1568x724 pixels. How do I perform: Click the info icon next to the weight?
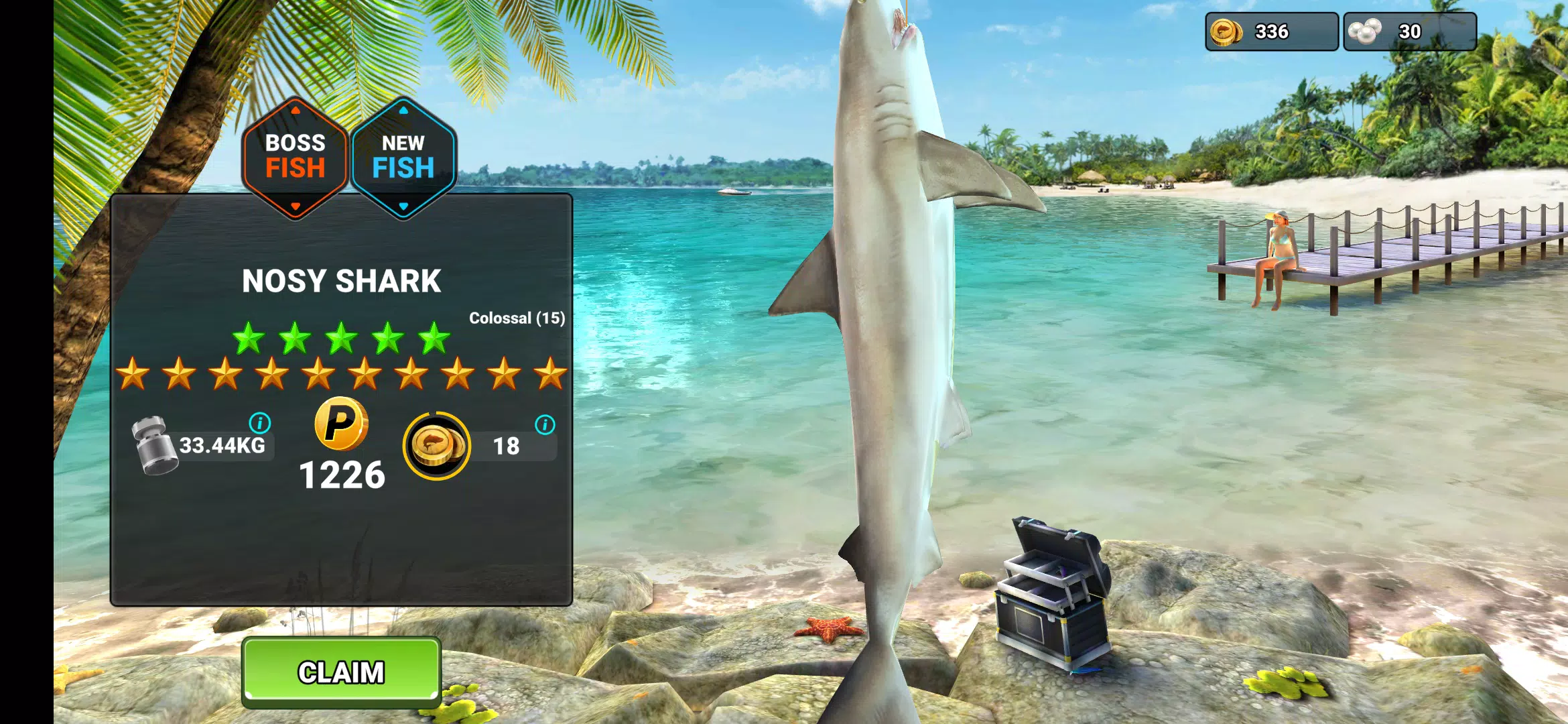point(260,424)
